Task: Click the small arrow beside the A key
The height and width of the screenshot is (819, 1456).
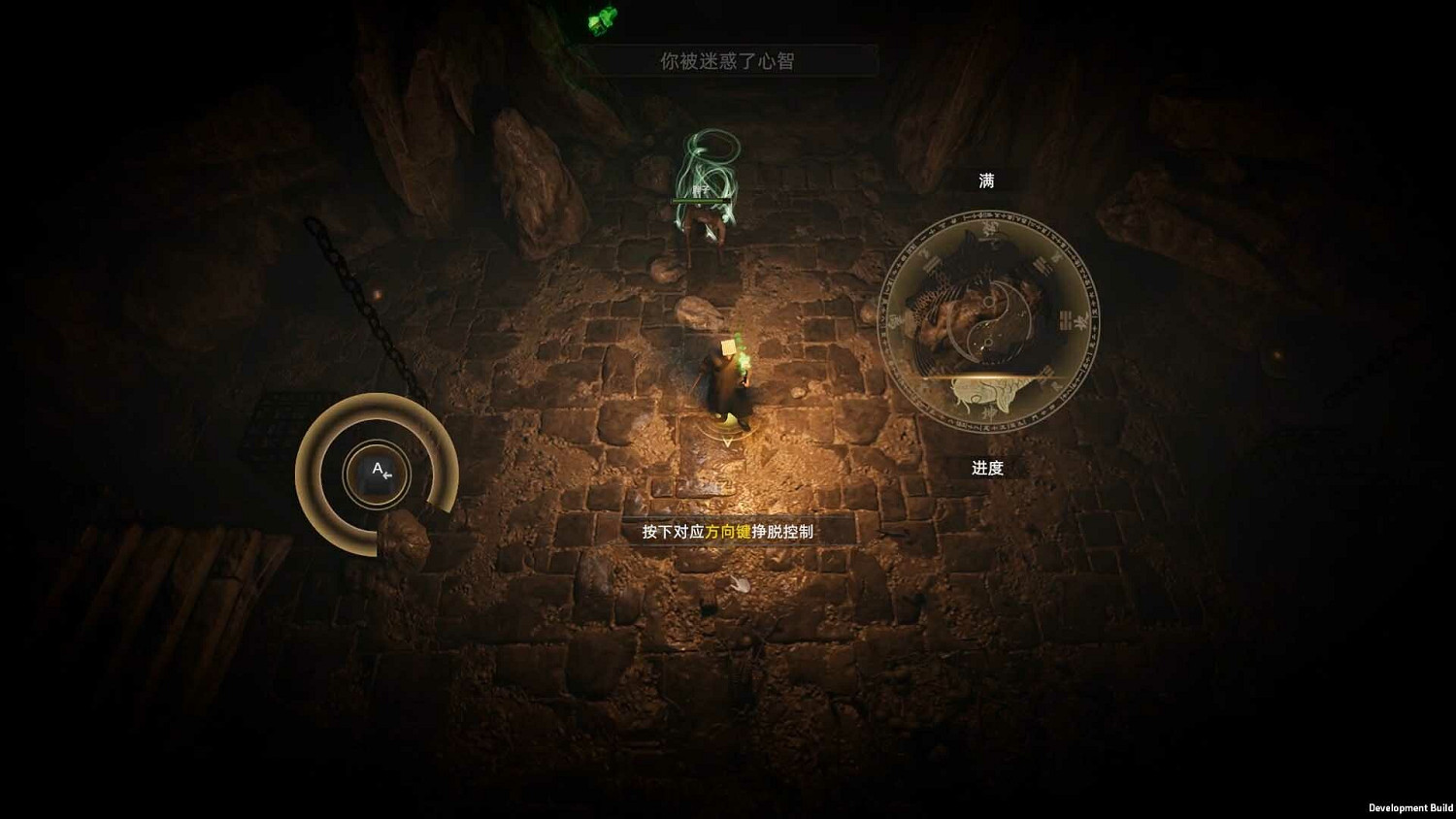Action: [x=387, y=478]
